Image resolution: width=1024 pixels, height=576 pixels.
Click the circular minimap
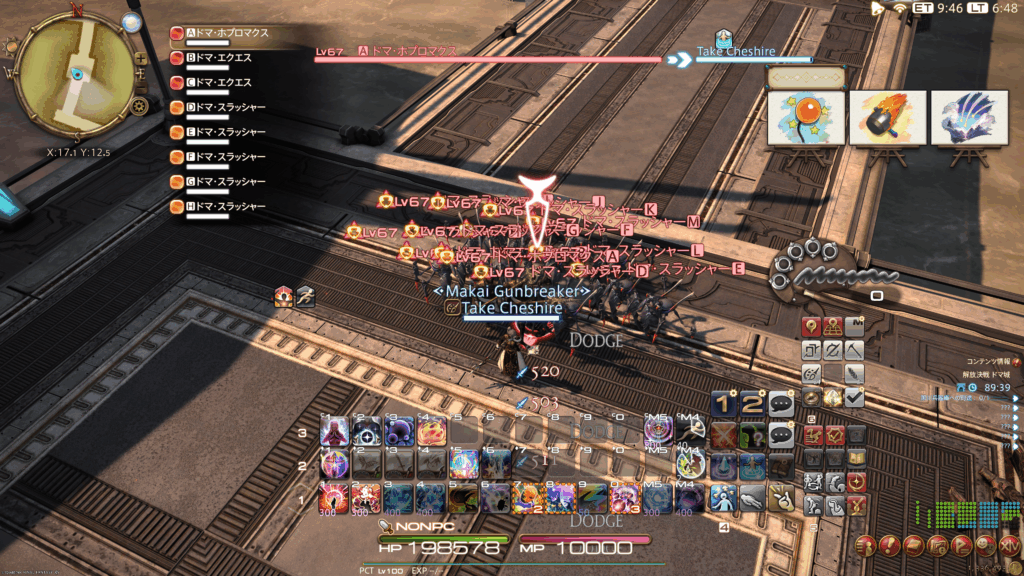(x=75, y=73)
